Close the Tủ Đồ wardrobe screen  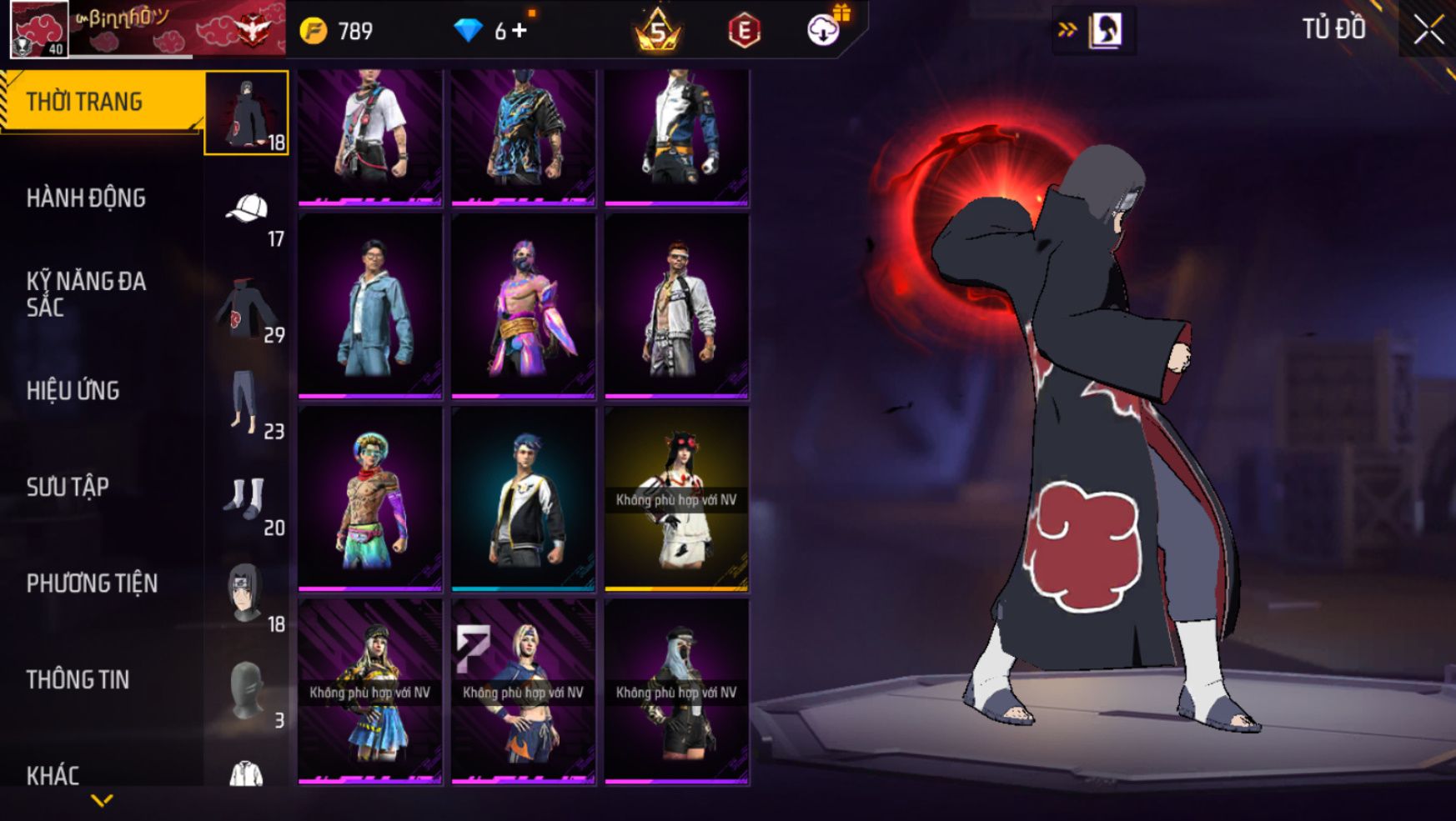1428,30
